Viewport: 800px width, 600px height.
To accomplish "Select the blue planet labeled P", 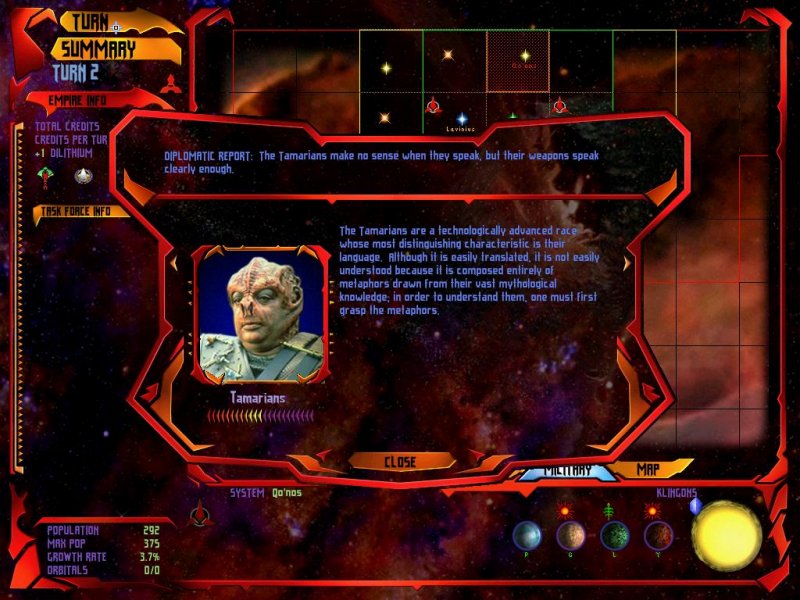I will tap(527, 536).
